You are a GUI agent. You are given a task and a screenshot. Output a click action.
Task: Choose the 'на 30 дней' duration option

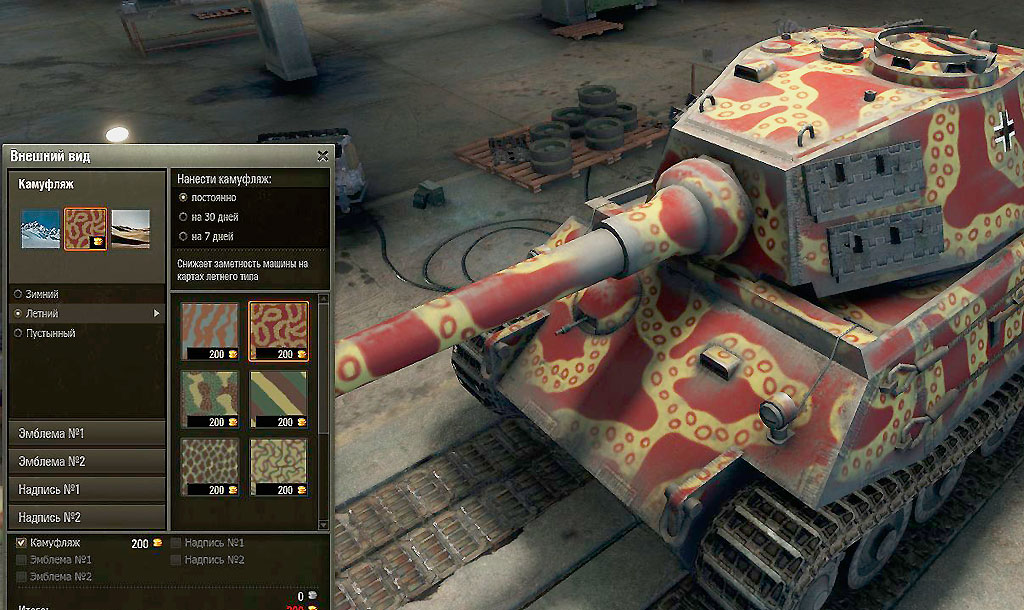pyautogui.click(x=183, y=216)
